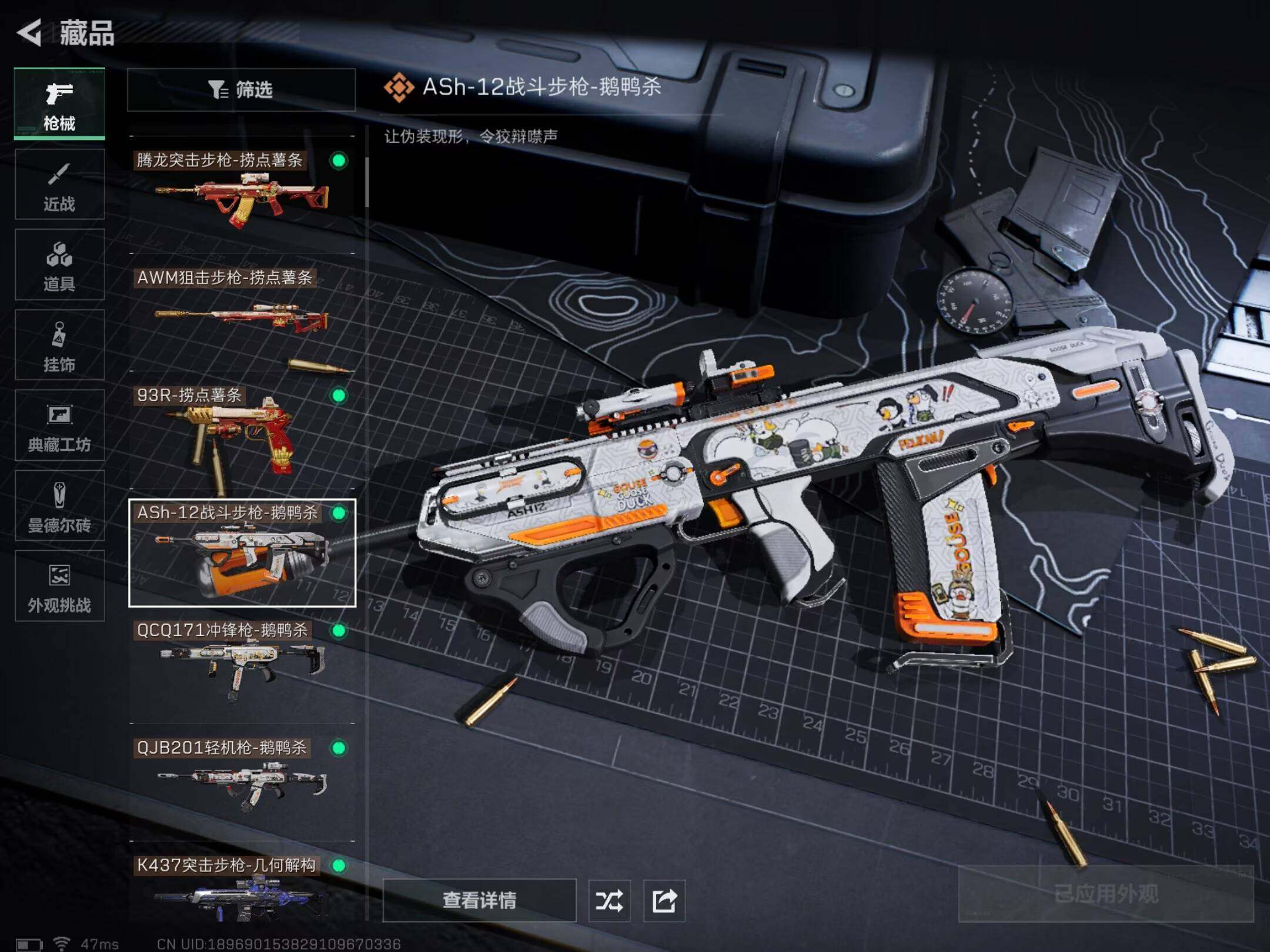Click the shuffle arrows icon button
This screenshot has height=952, width=1270.
tap(609, 900)
